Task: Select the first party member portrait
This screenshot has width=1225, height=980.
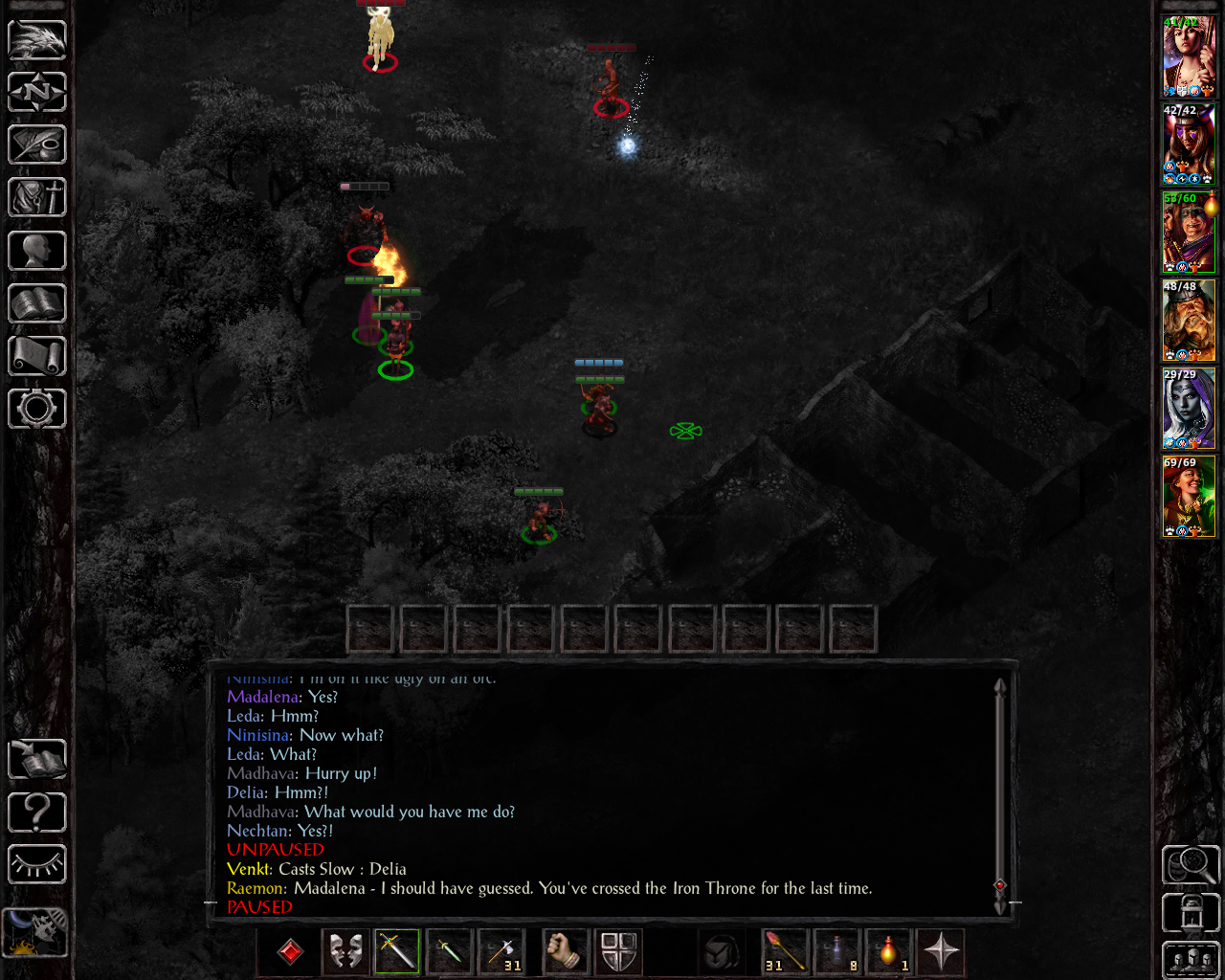Action: (1189, 56)
